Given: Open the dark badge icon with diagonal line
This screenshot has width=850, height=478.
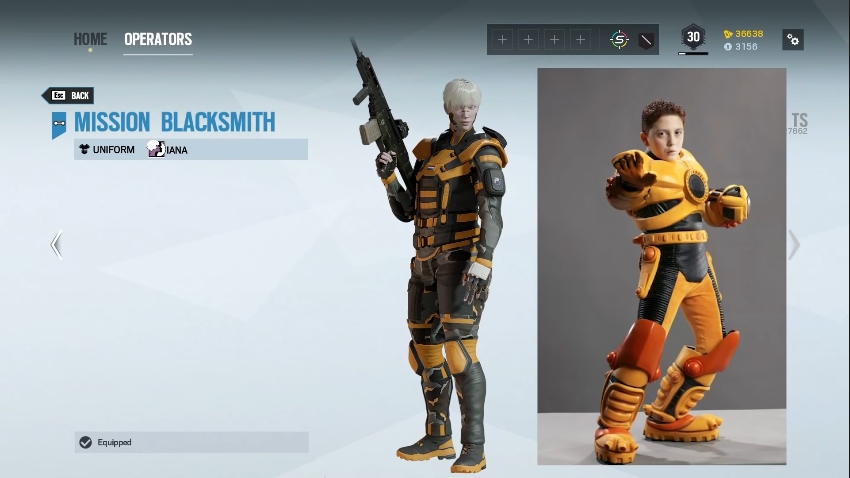Looking at the screenshot, I should pyautogui.click(x=646, y=40).
